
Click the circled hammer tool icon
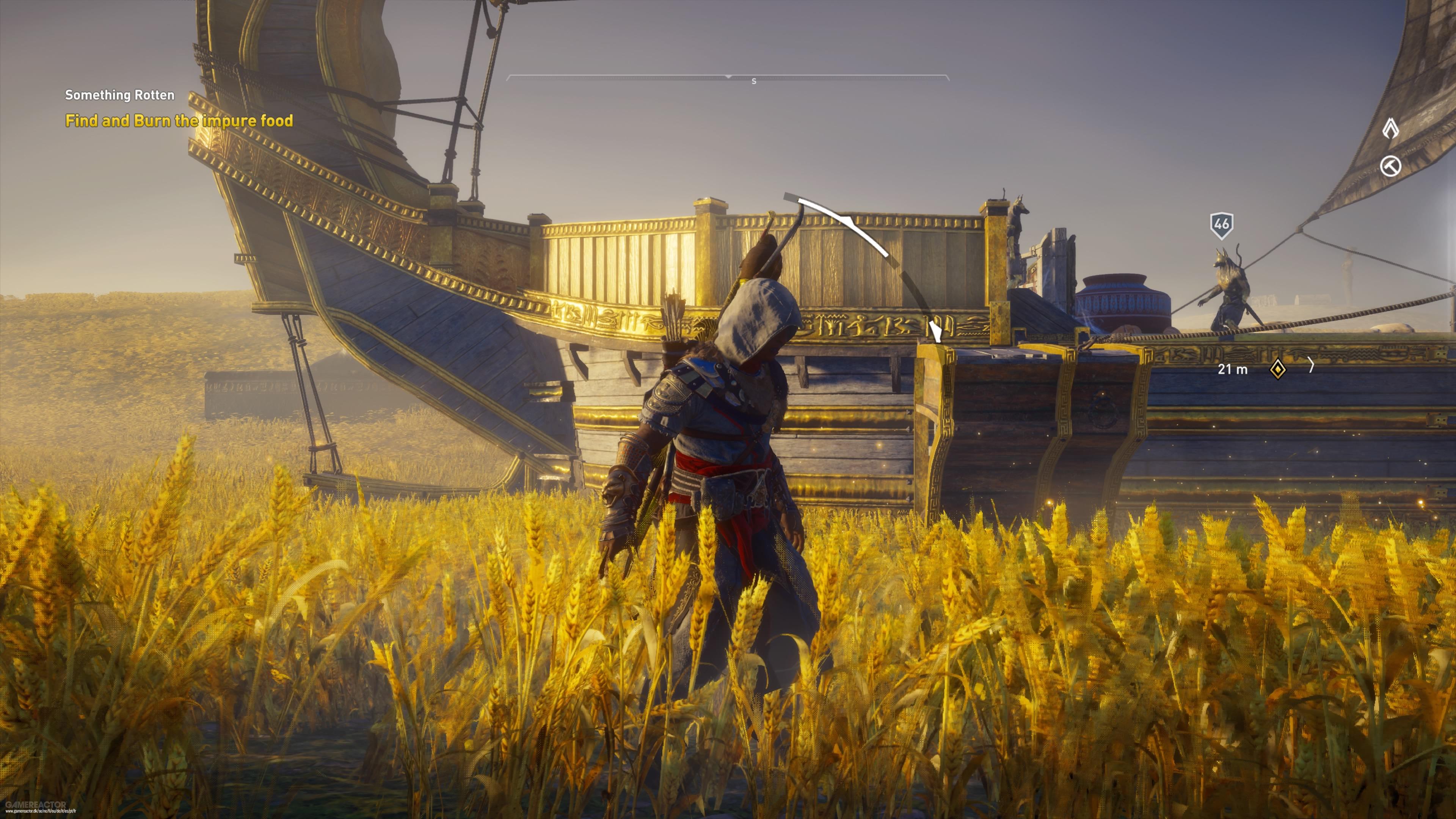click(x=1391, y=166)
